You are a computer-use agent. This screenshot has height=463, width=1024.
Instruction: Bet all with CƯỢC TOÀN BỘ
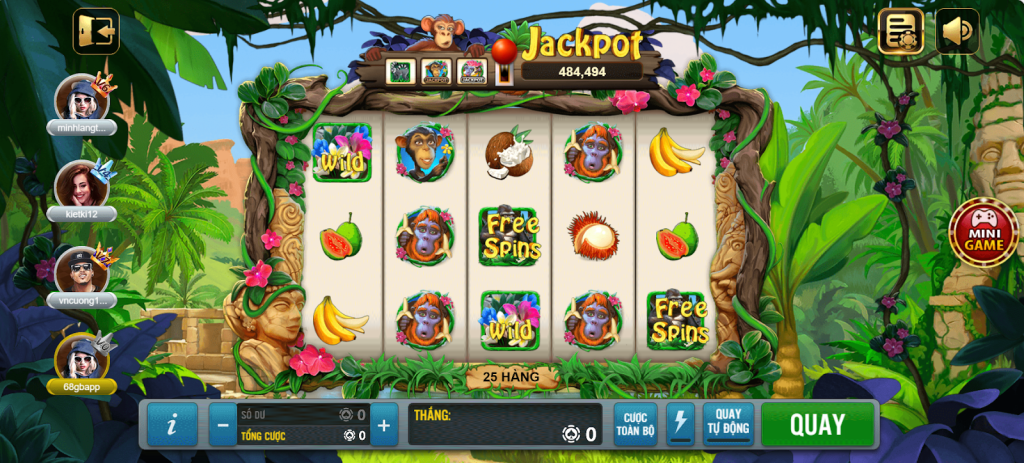(x=635, y=424)
